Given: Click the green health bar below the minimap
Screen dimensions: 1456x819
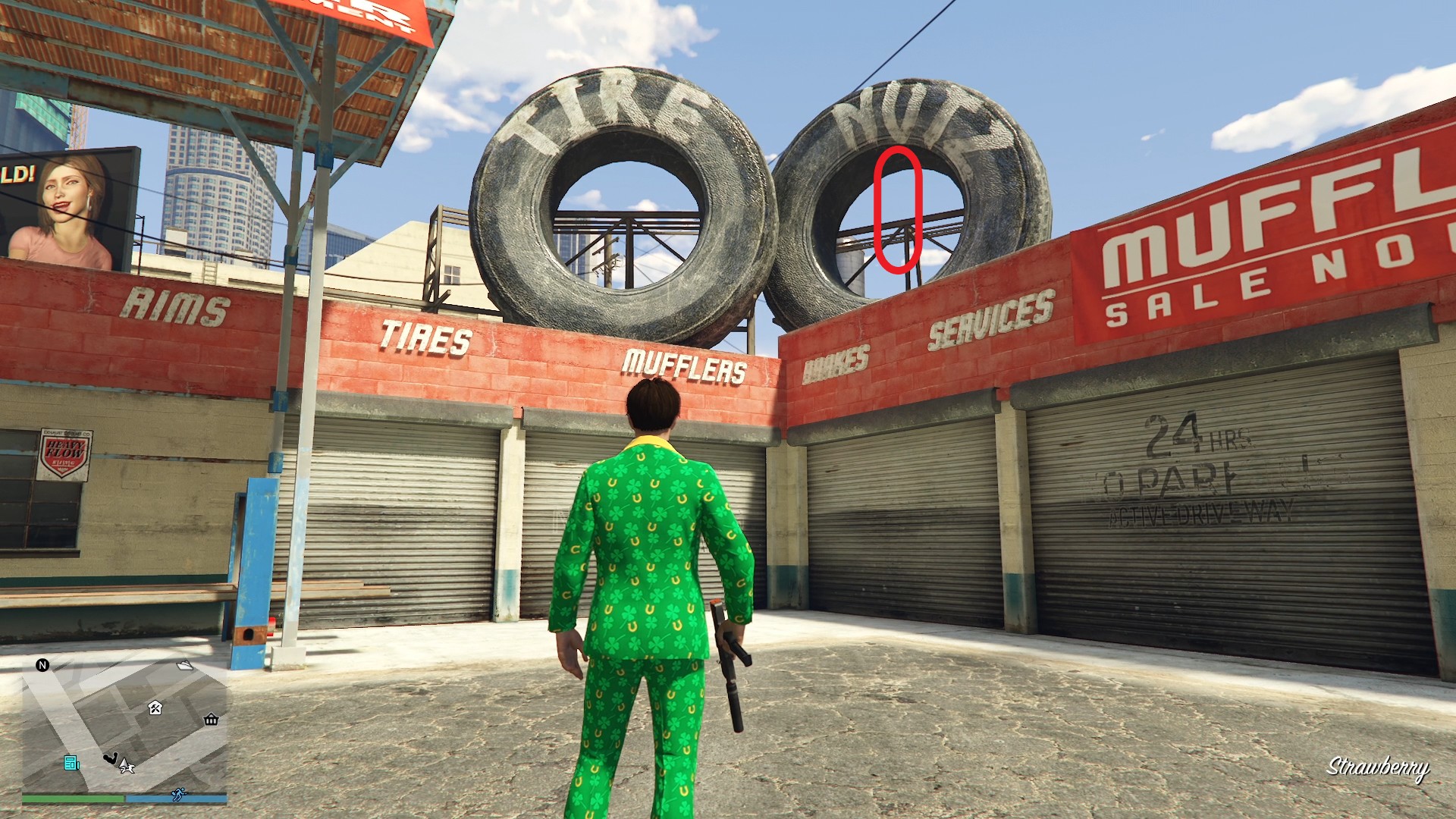Looking at the screenshot, I should [x=69, y=797].
